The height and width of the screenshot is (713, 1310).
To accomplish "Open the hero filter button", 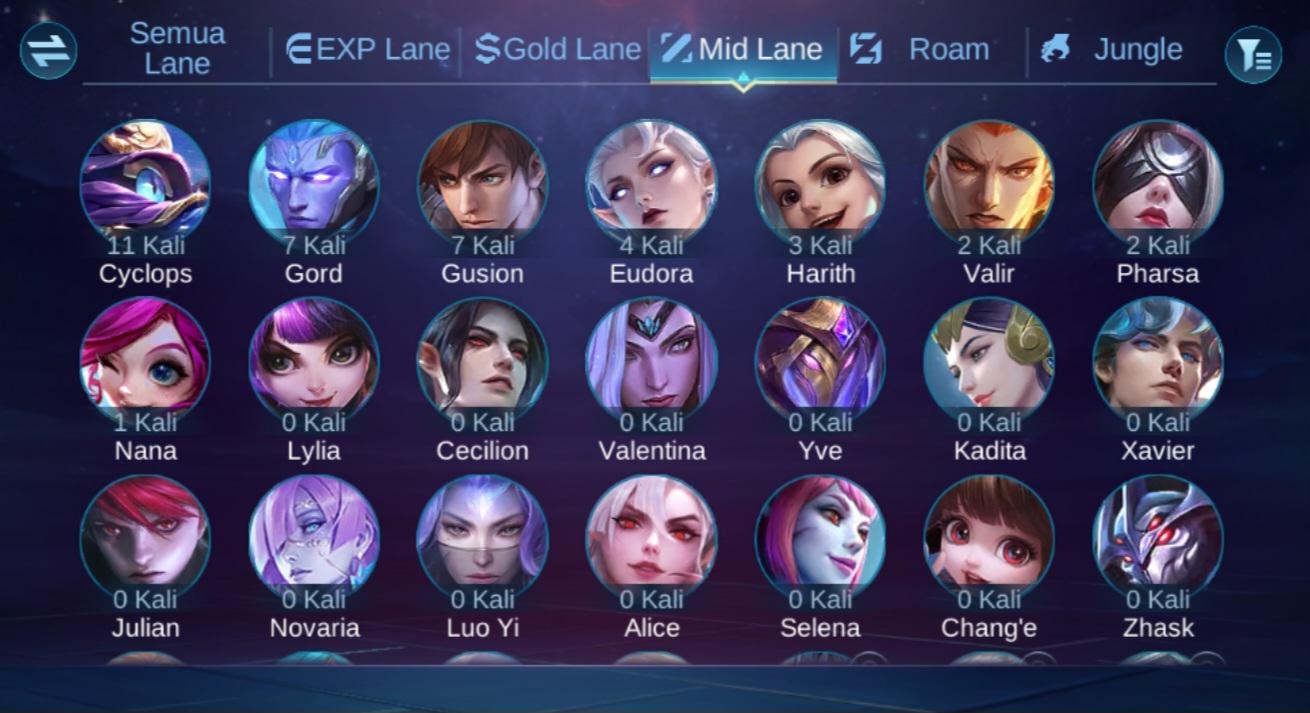I will [1252, 54].
